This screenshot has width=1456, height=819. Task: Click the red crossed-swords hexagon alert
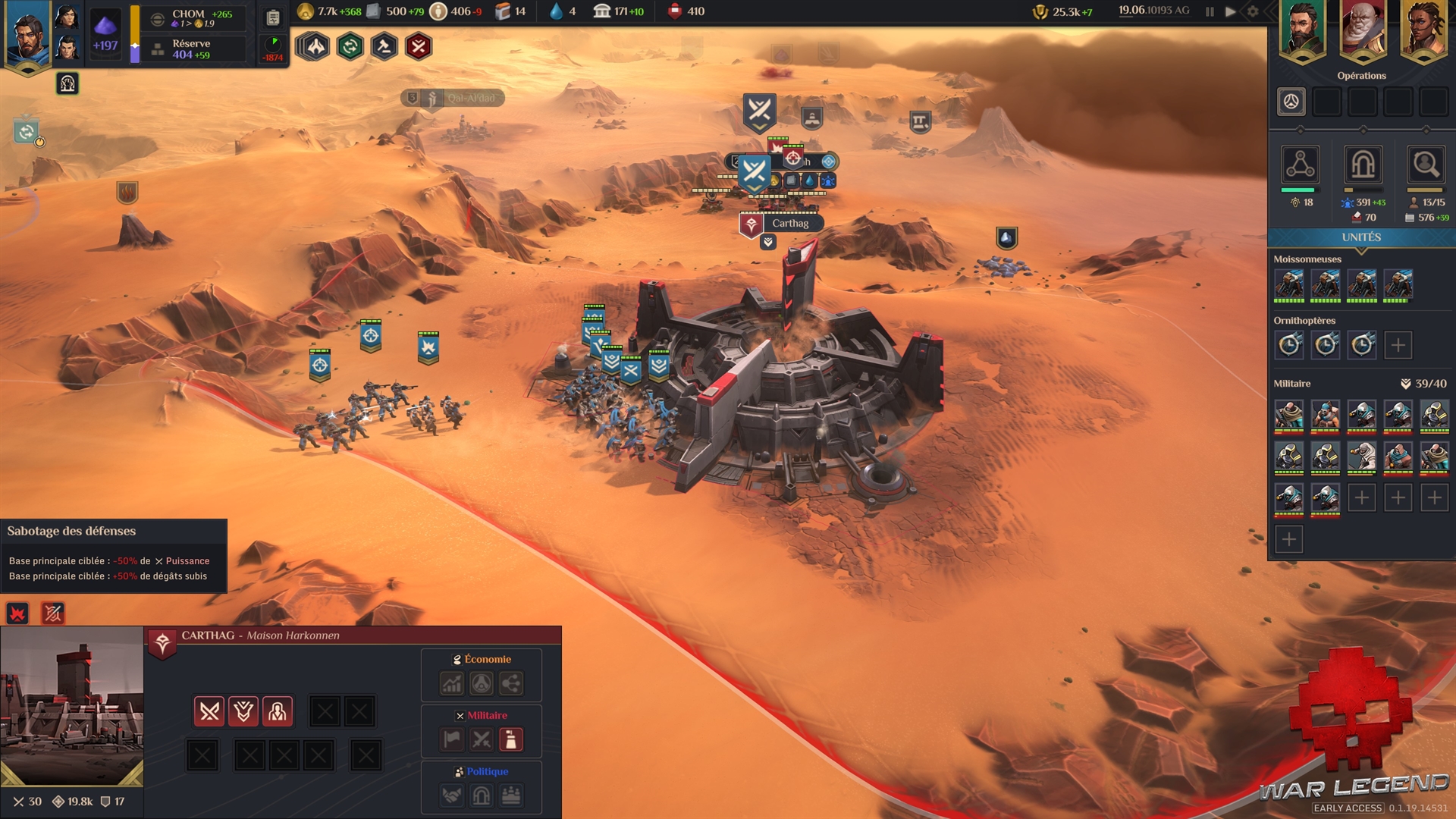pyautogui.click(x=419, y=47)
